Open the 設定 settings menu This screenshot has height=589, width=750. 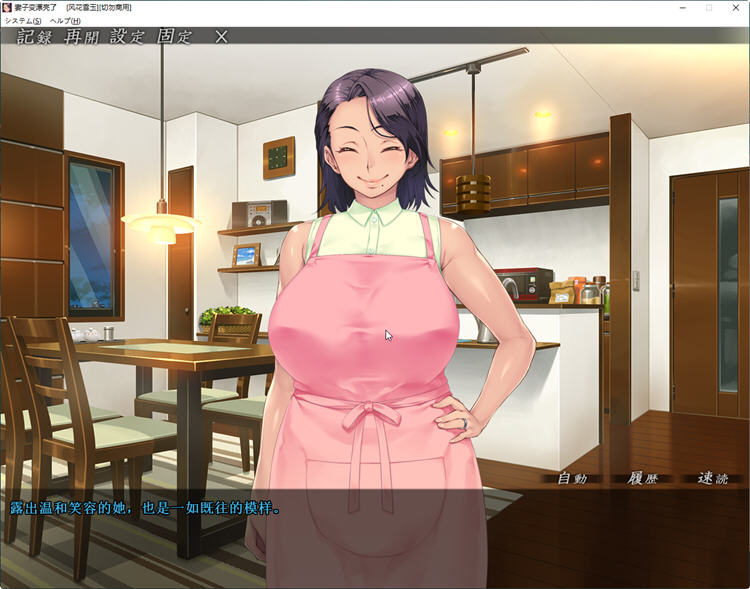pos(129,37)
